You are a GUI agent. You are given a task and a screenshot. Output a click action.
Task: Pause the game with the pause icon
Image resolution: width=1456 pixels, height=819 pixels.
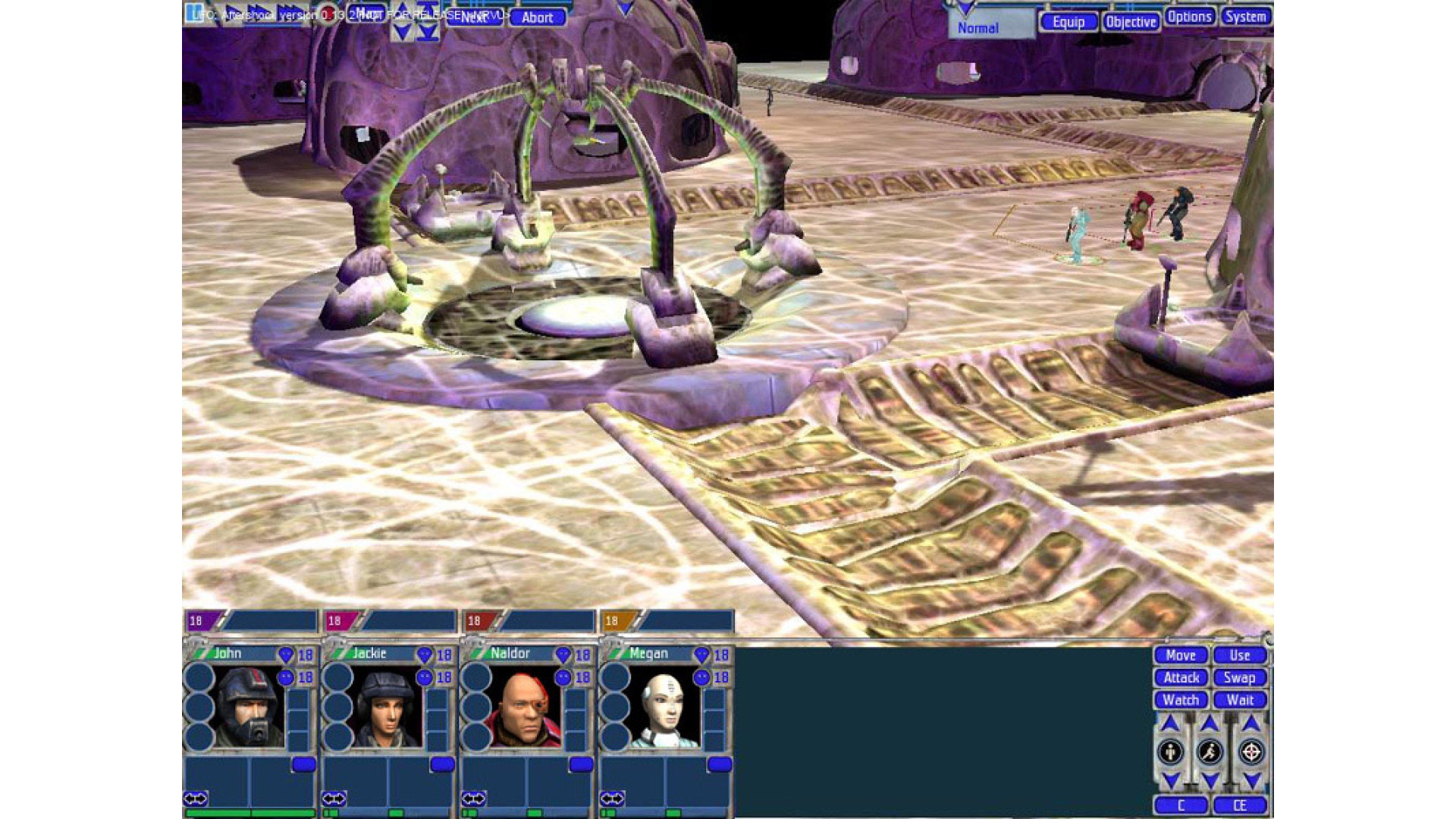196,13
